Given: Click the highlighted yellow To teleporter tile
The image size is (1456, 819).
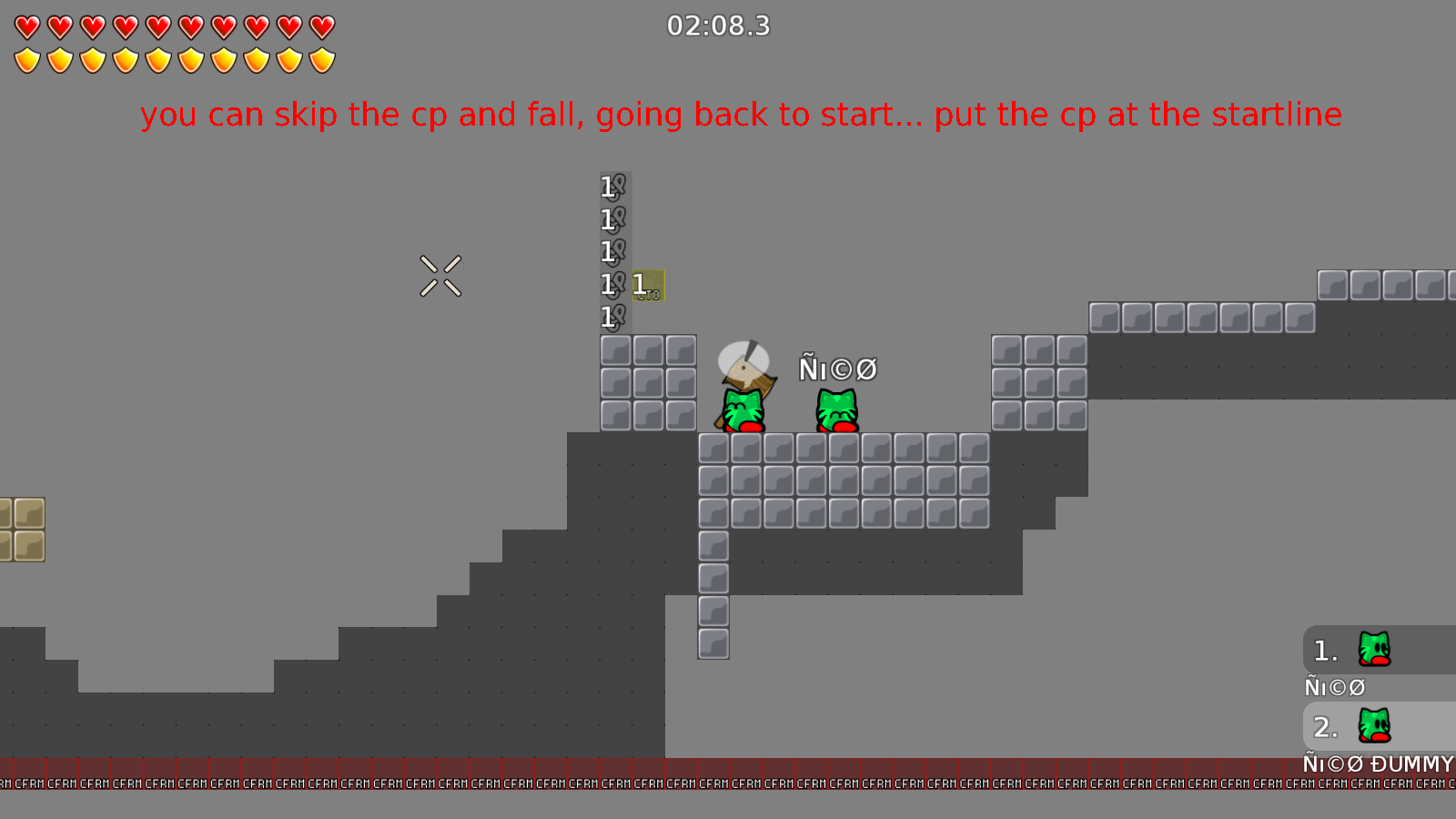Looking at the screenshot, I should (646, 286).
